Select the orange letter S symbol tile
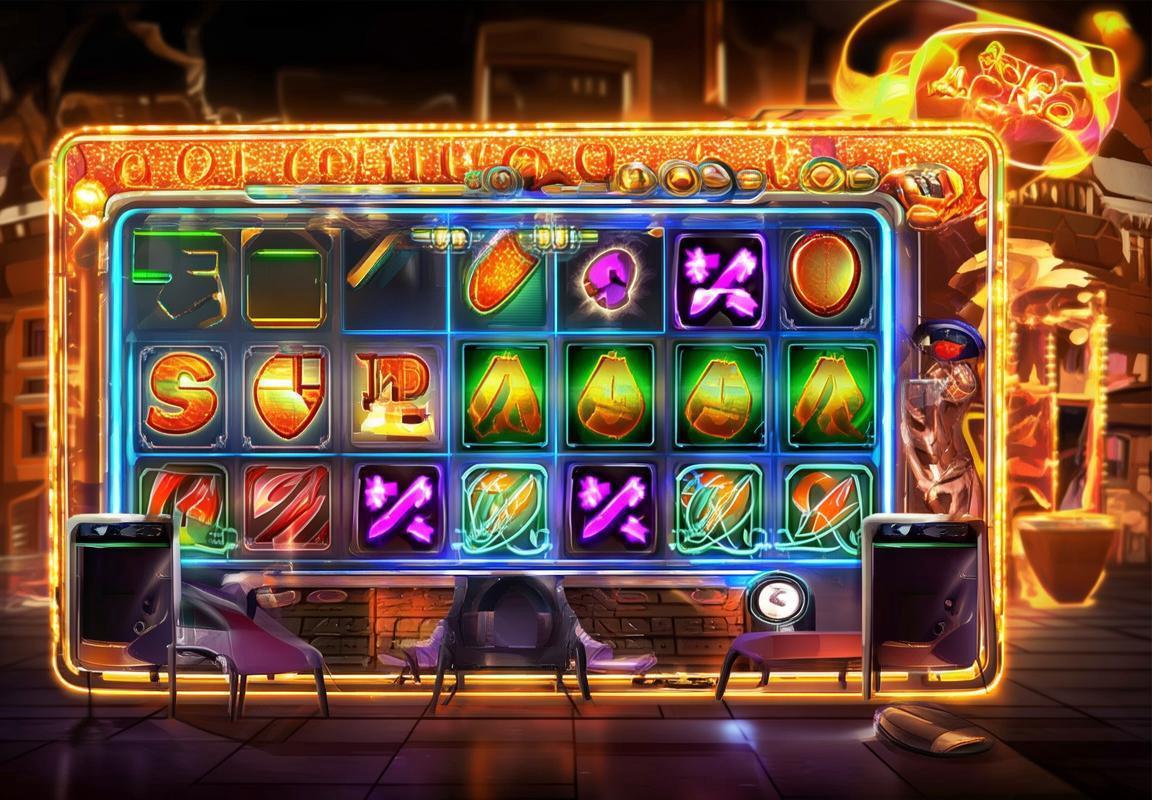Screen dimensions: 1152x800 pyautogui.click(x=182, y=393)
